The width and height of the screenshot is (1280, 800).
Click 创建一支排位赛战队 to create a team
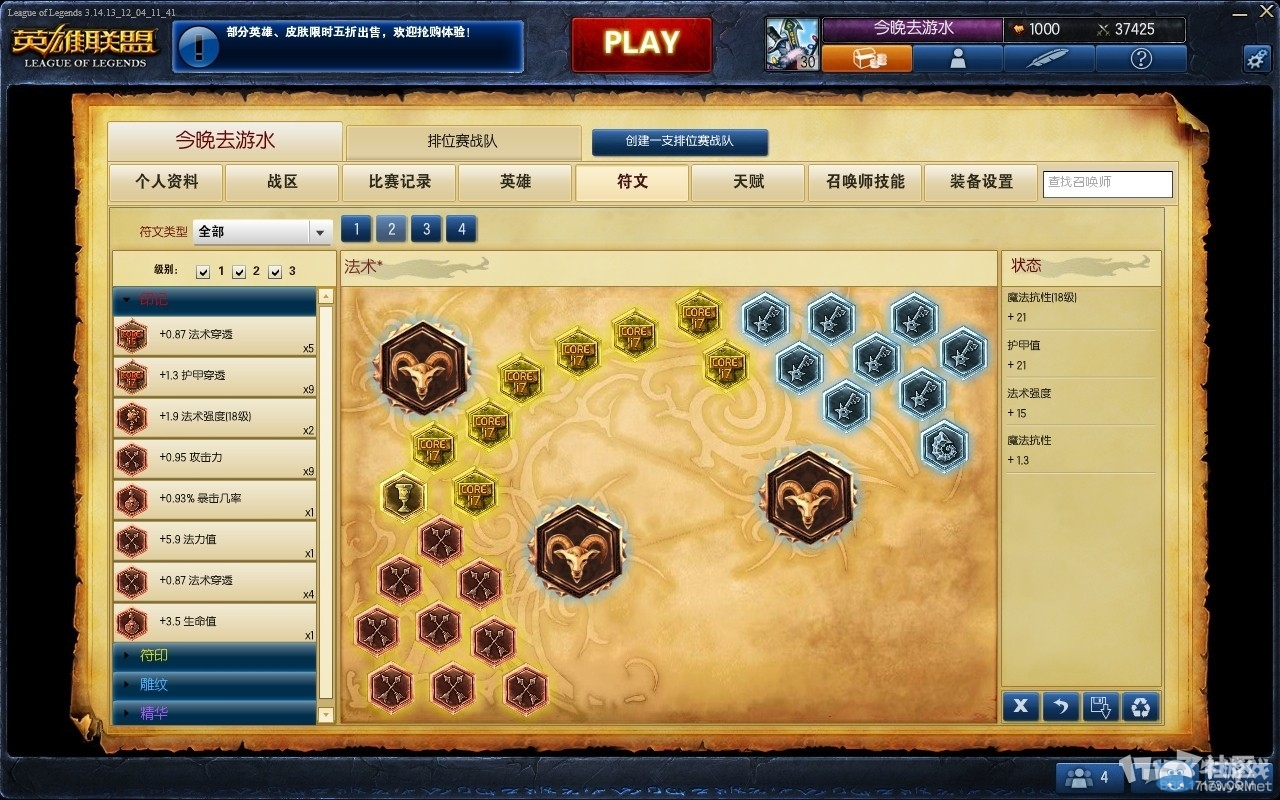(681, 142)
